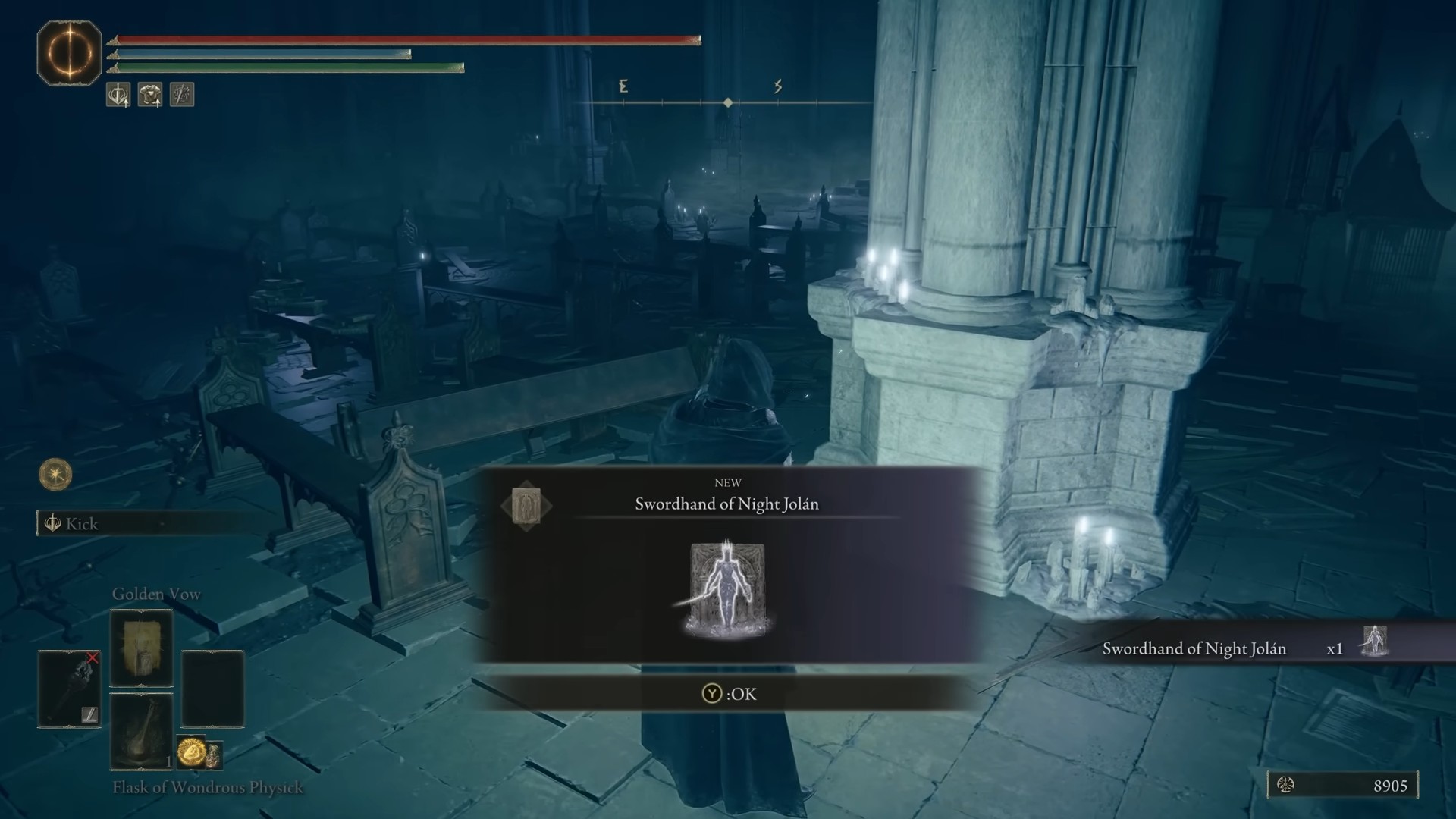
Task: Select the left-hand weapon slot
Action: pos(69,689)
